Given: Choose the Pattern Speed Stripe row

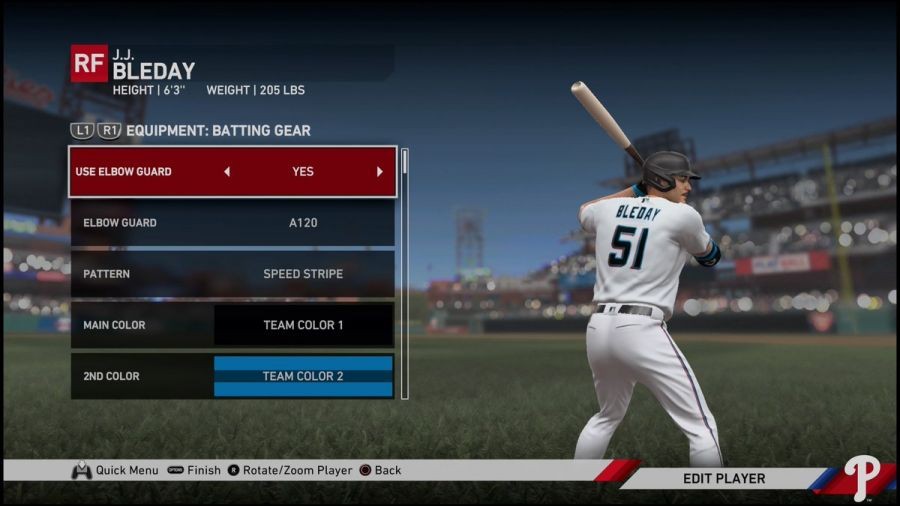Looking at the screenshot, I should 232,274.
